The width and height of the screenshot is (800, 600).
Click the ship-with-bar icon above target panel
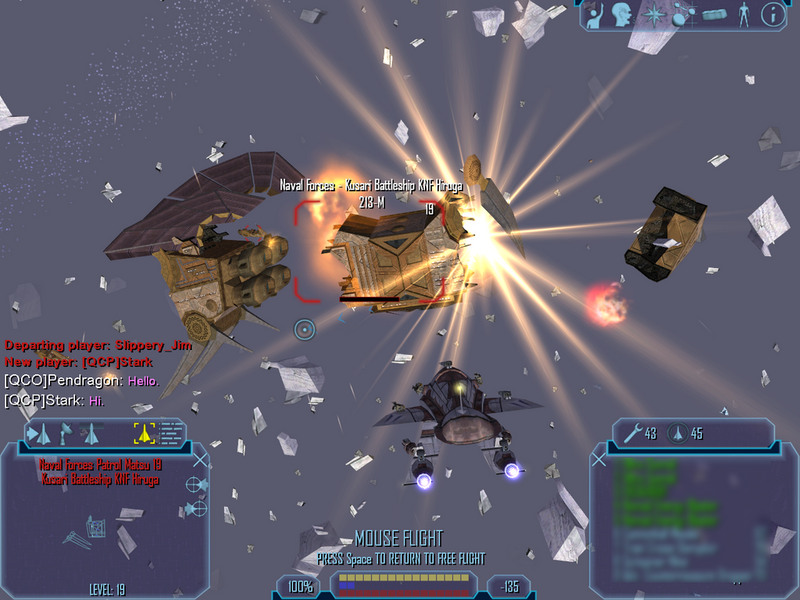click(91, 433)
